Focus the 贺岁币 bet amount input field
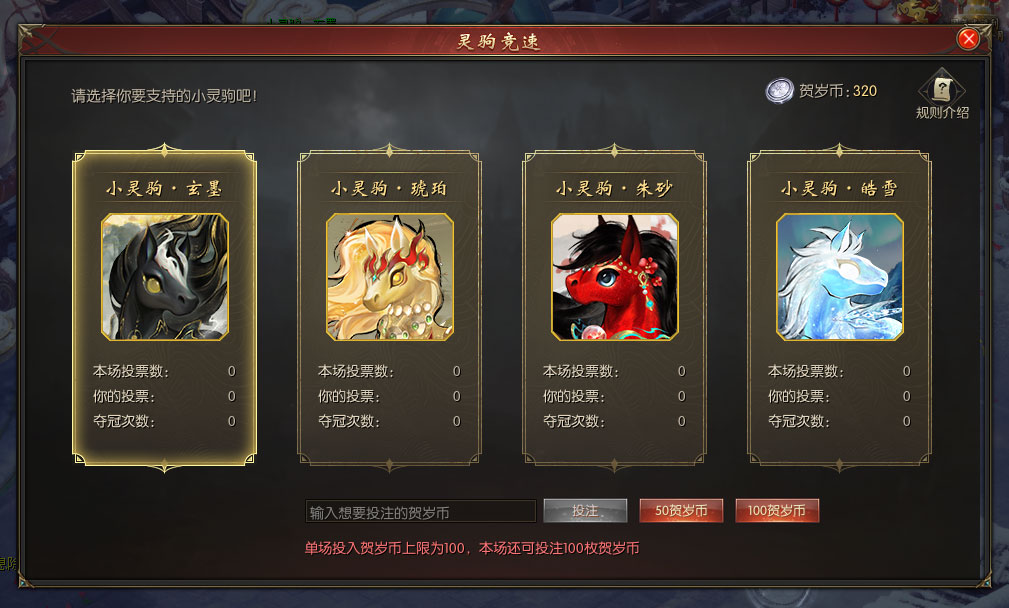 click(x=420, y=511)
